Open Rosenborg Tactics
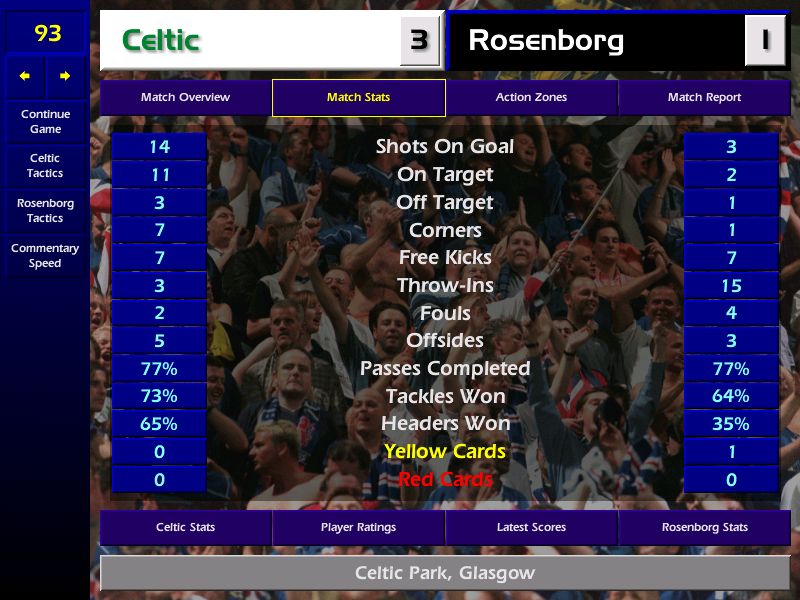The height and width of the screenshot is (600, 800). pyautogui.click(x=45, y=211)
